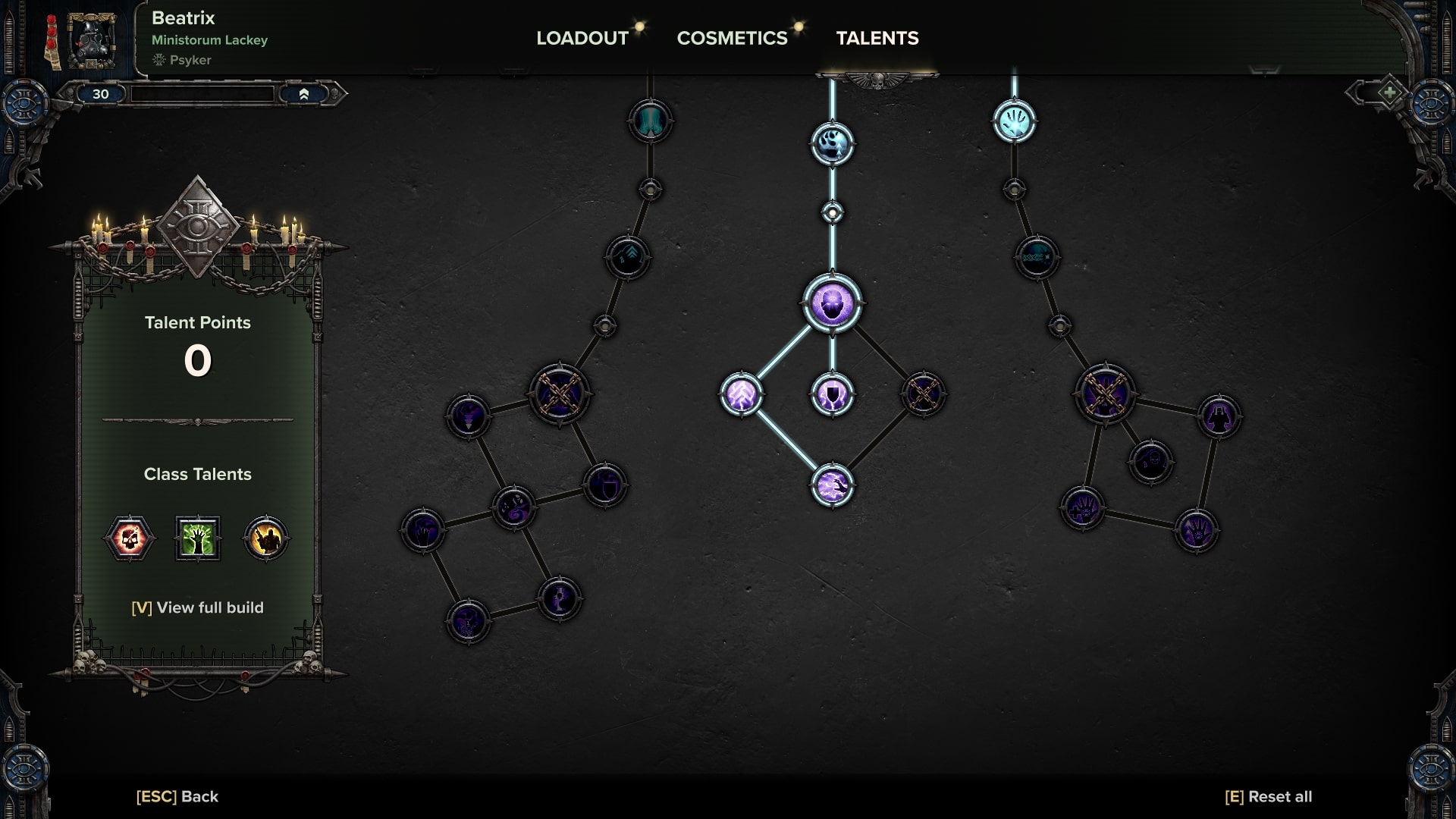
Task: Click the double chevron level button
Action: [303, 94]
